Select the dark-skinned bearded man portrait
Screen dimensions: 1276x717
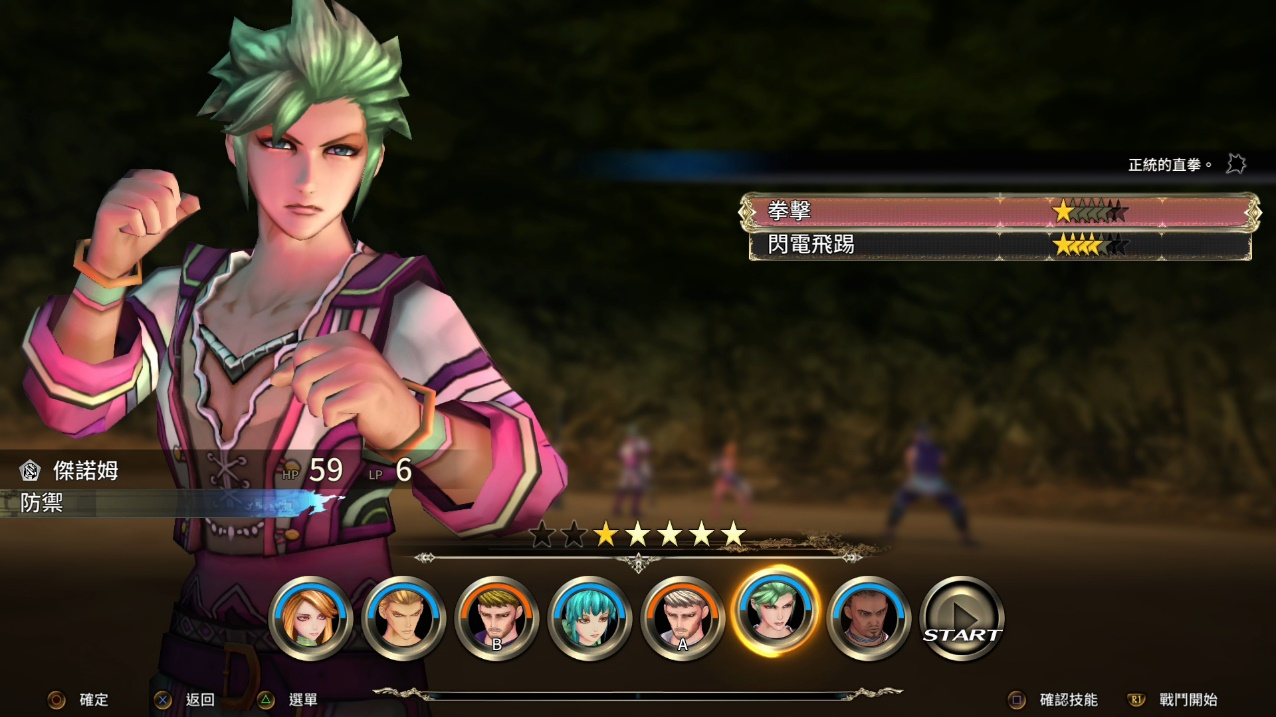point(869,619)
